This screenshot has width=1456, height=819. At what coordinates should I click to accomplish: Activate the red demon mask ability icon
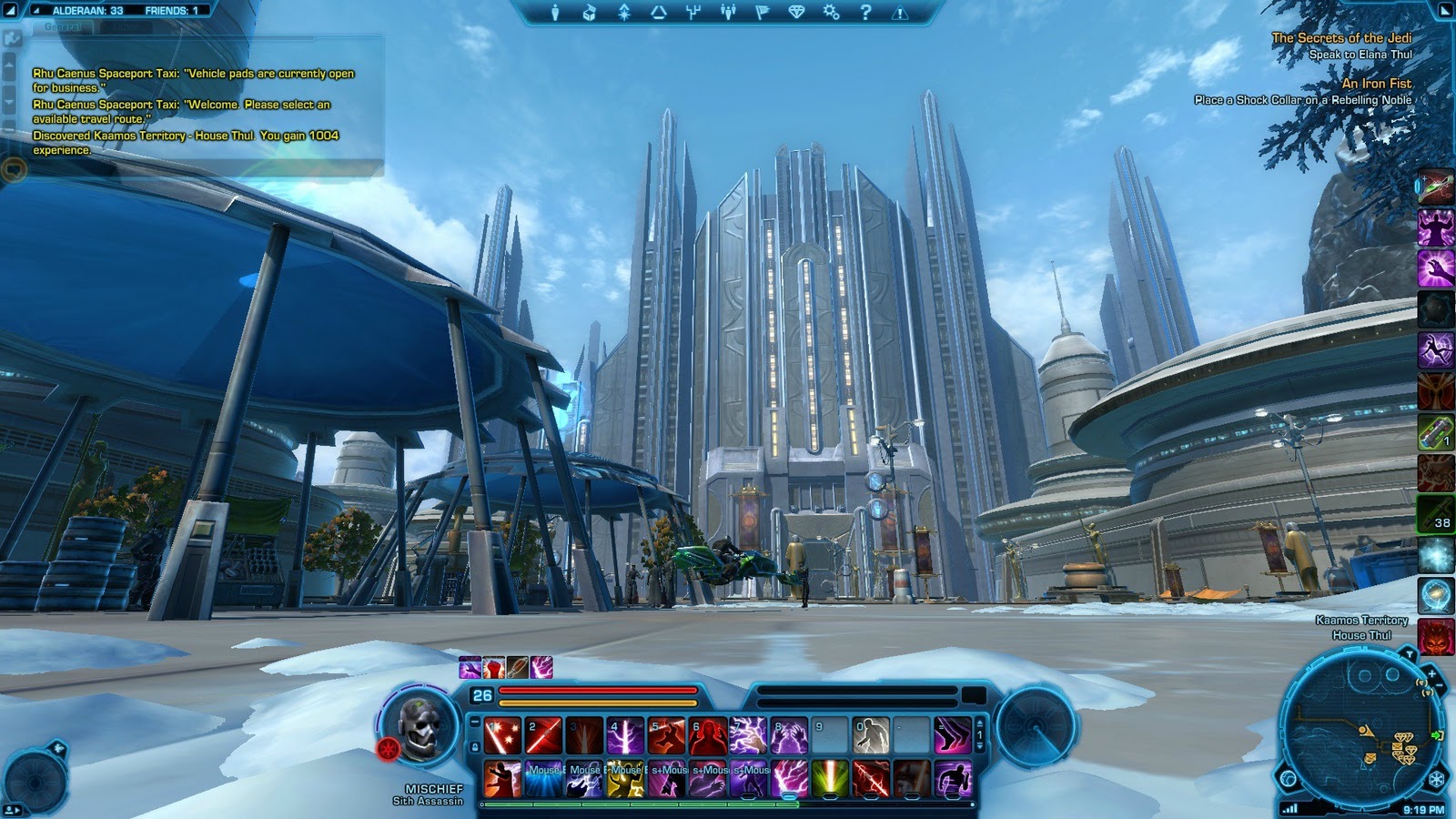[x=1435, y=638]
